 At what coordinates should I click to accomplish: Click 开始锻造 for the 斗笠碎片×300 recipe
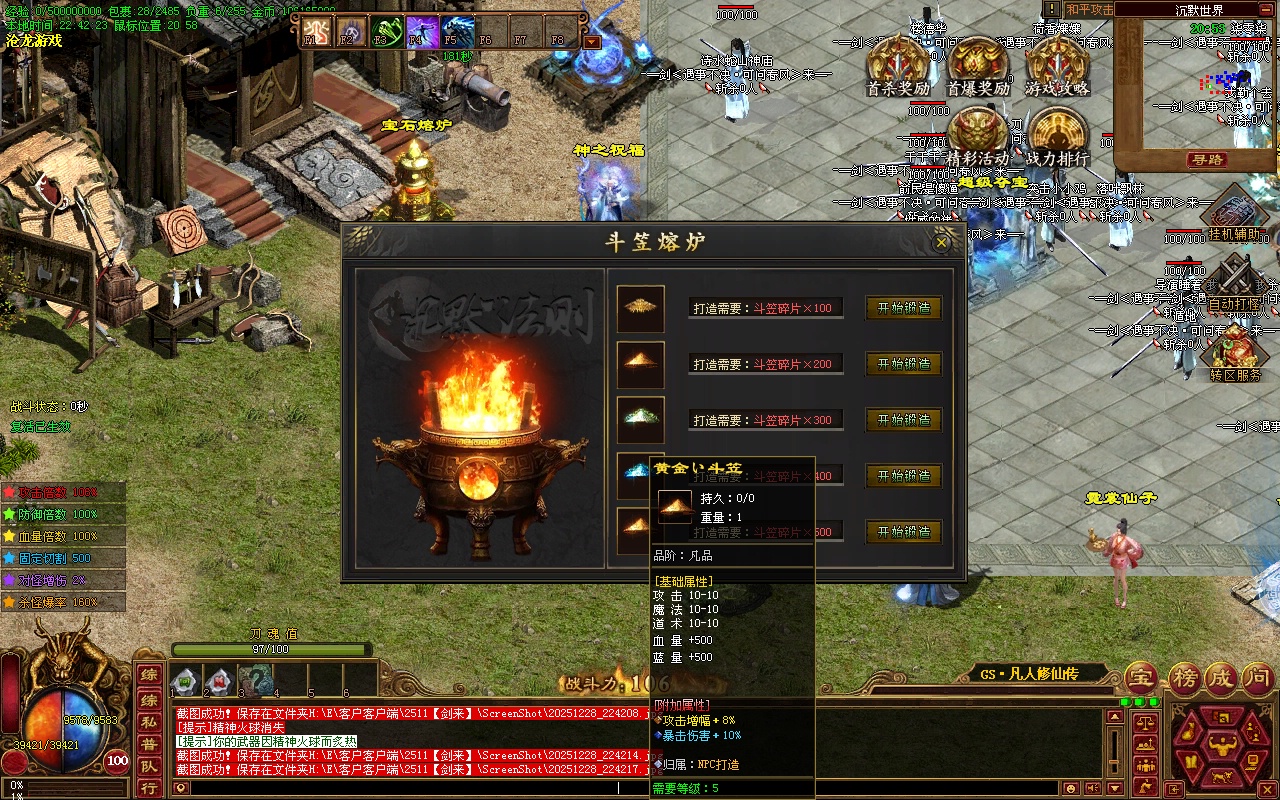[904, 420]
